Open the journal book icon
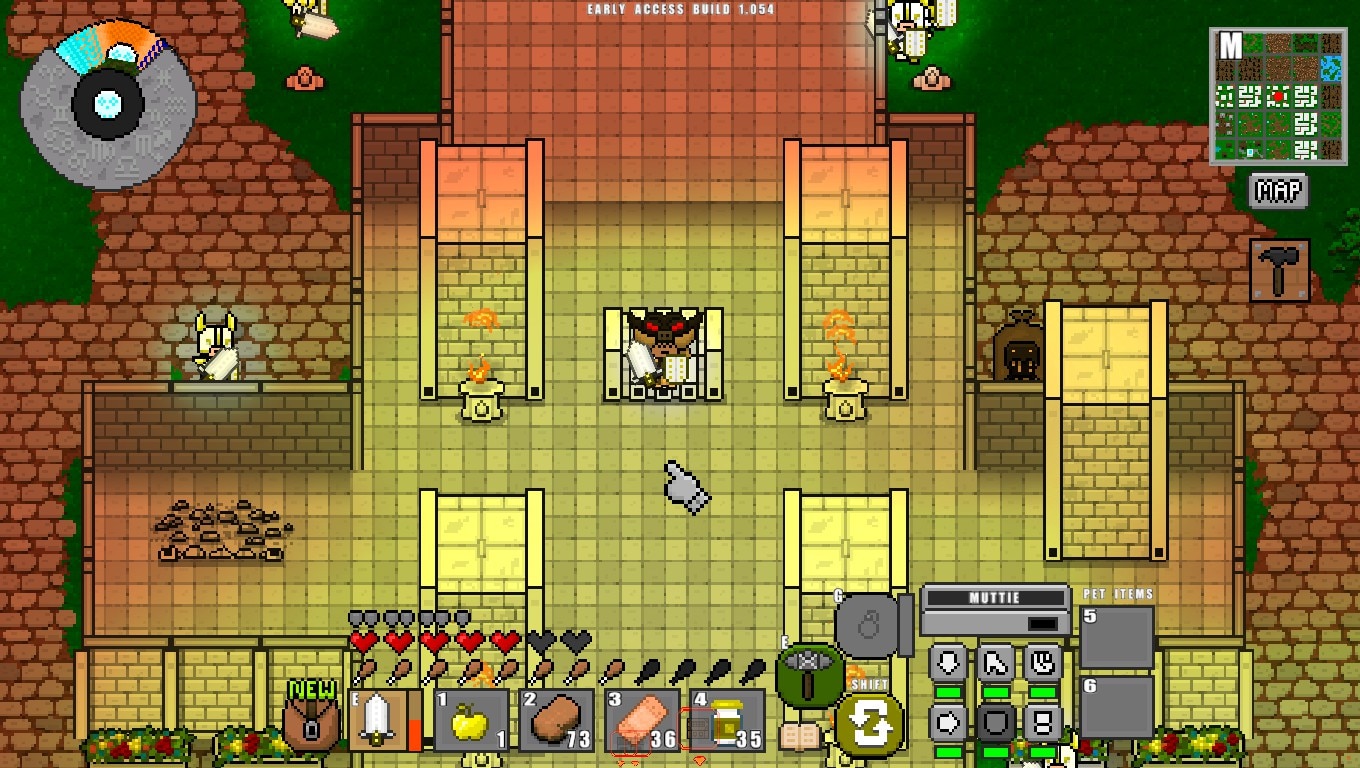This screenshot has height=768, width=1360. pyautogui.click(x=799, y=737)
